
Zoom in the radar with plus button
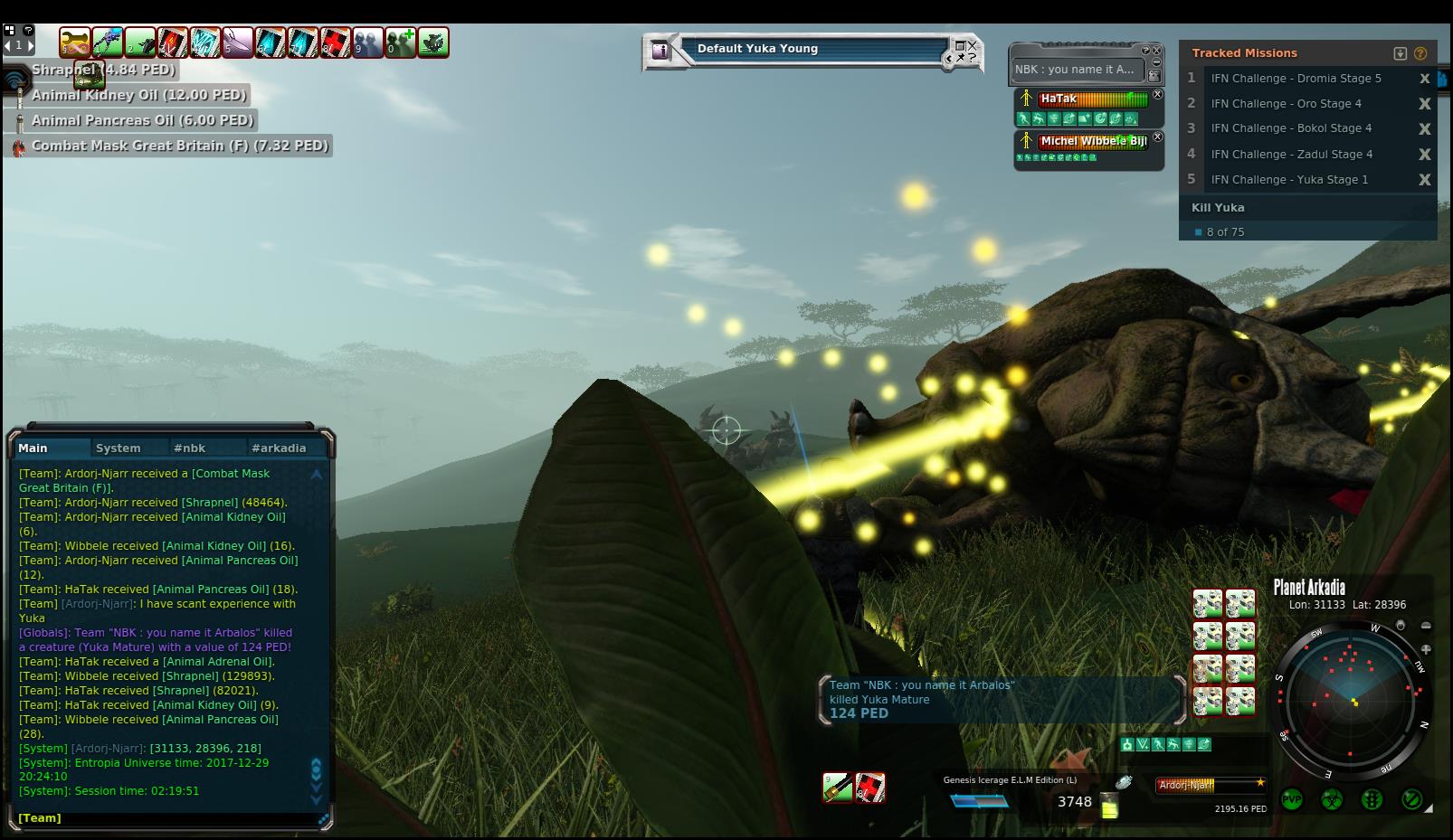[1426, 649]
